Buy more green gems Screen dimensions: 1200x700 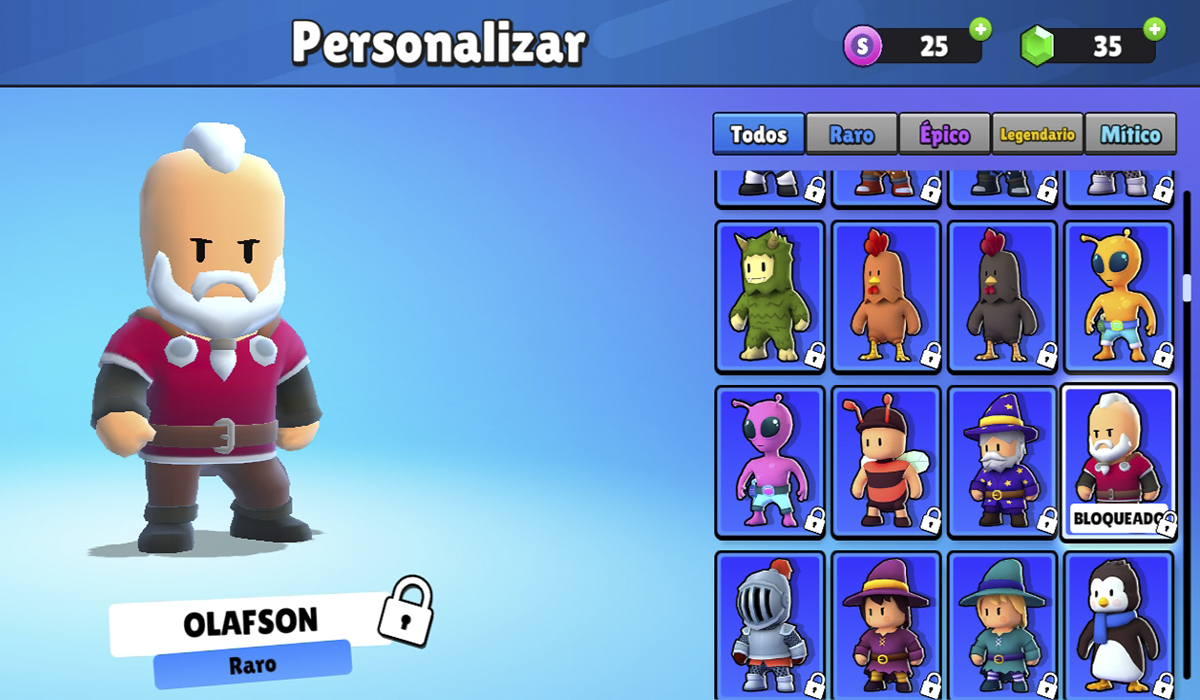tap(1155, 29)
